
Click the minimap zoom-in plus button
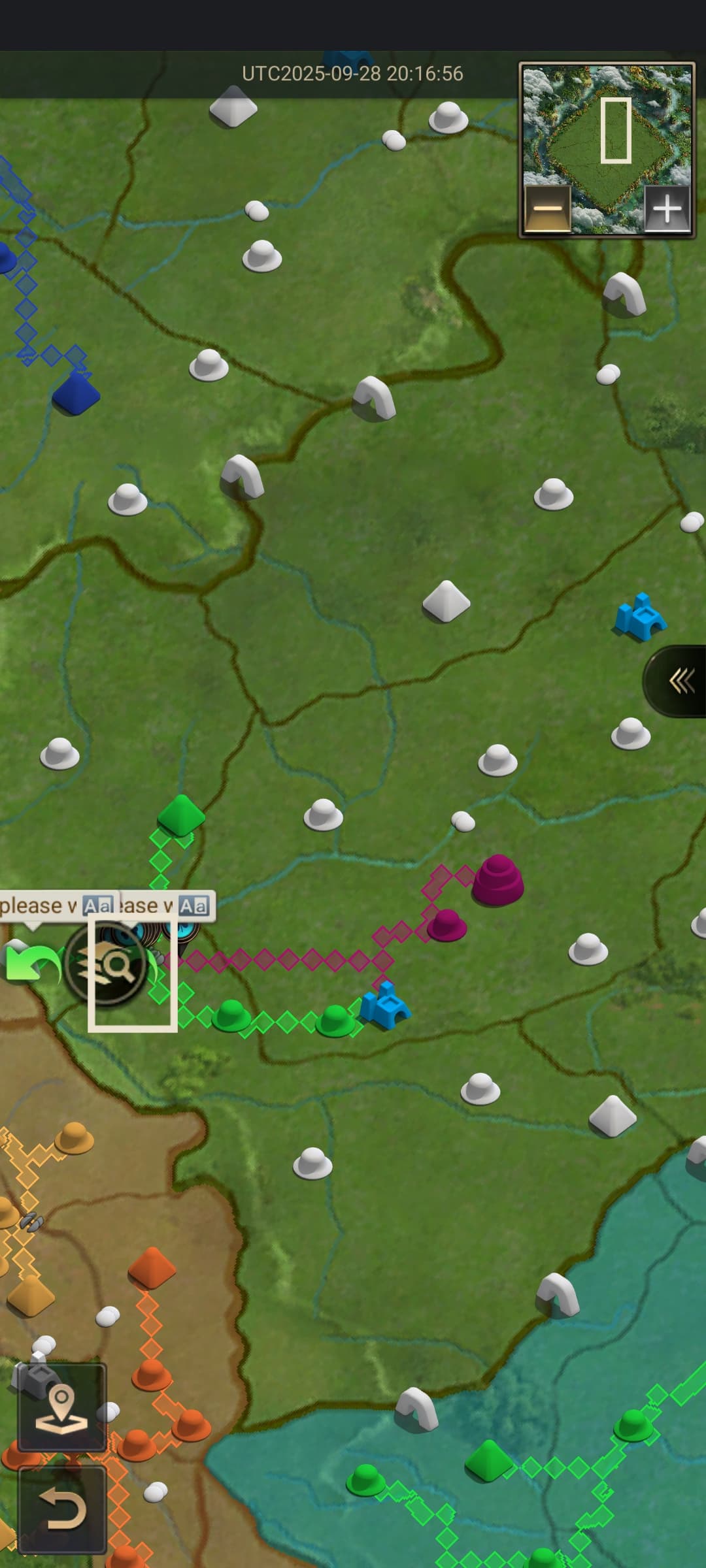pyautogui.click(x=667, y=209)
